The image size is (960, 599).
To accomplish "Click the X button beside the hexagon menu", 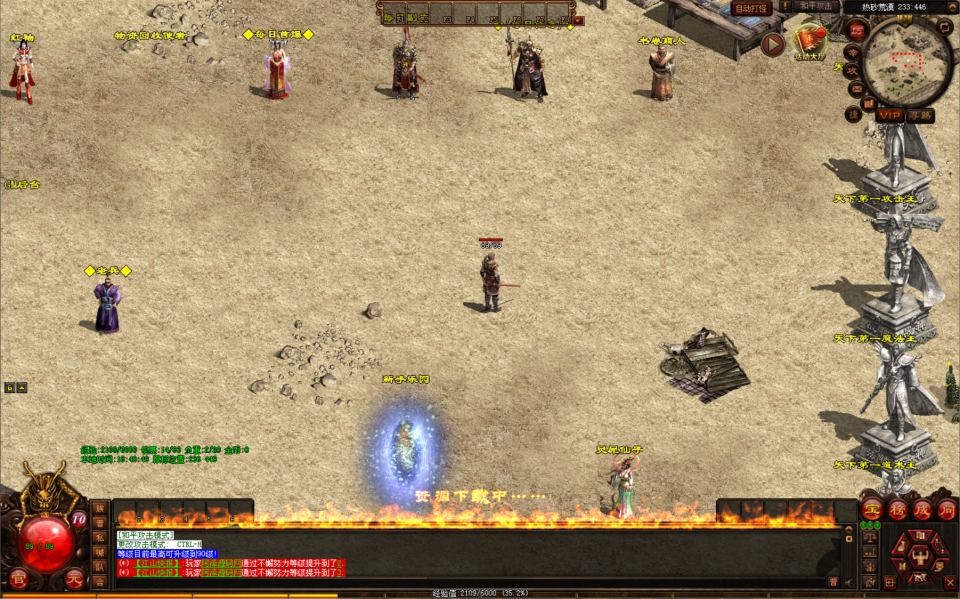I will (x=949, y=581).
